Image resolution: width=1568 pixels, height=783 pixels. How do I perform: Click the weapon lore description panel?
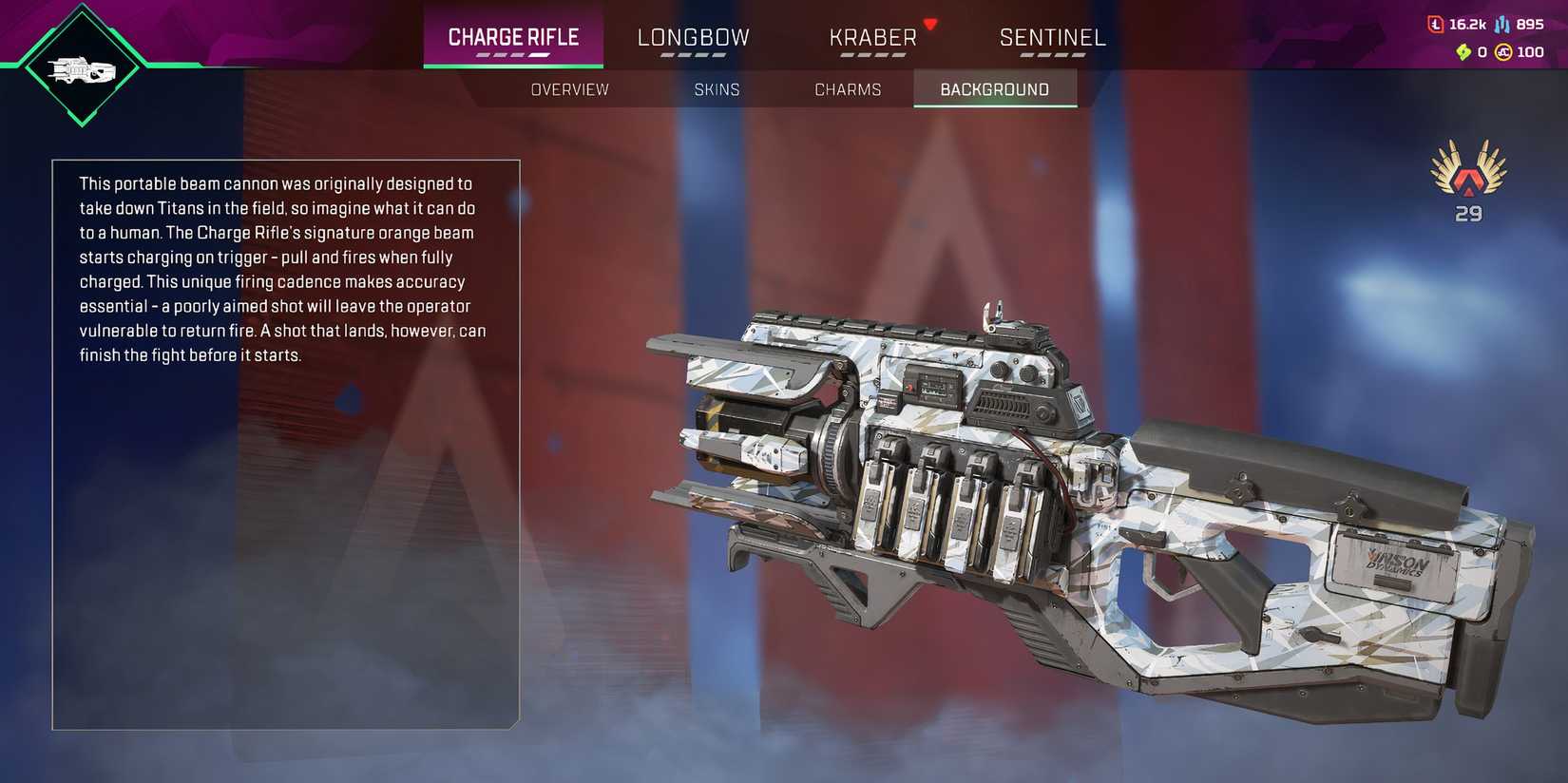[x=285, y=437]
